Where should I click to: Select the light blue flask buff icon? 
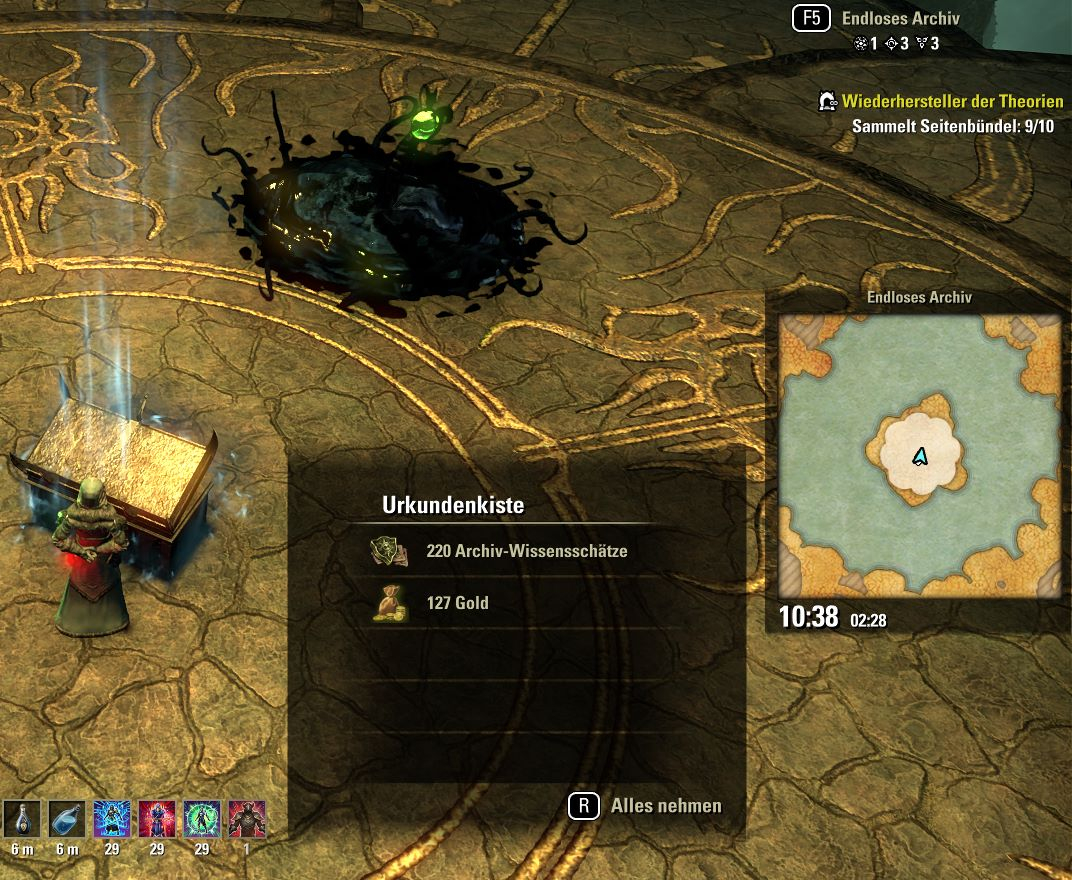pyautogui.click(x=67, y=819)
